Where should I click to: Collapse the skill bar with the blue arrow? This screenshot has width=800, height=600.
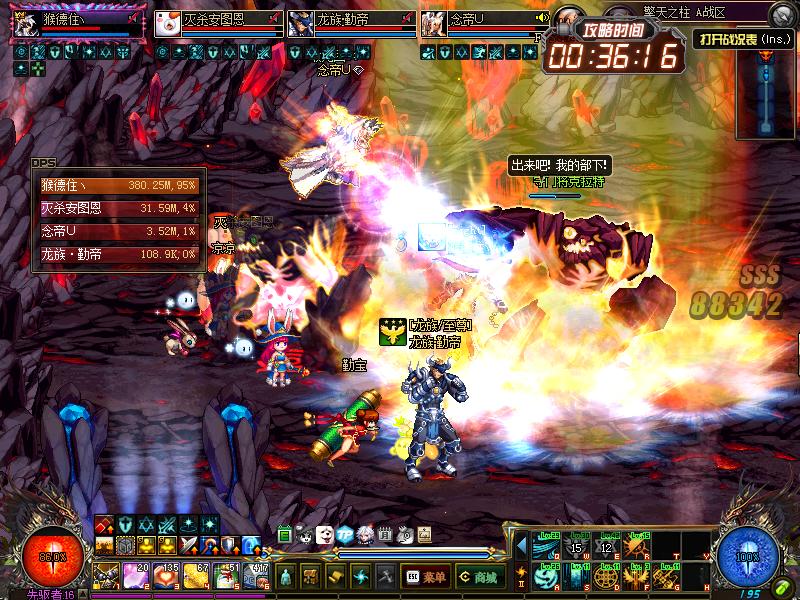pos(521,546)
